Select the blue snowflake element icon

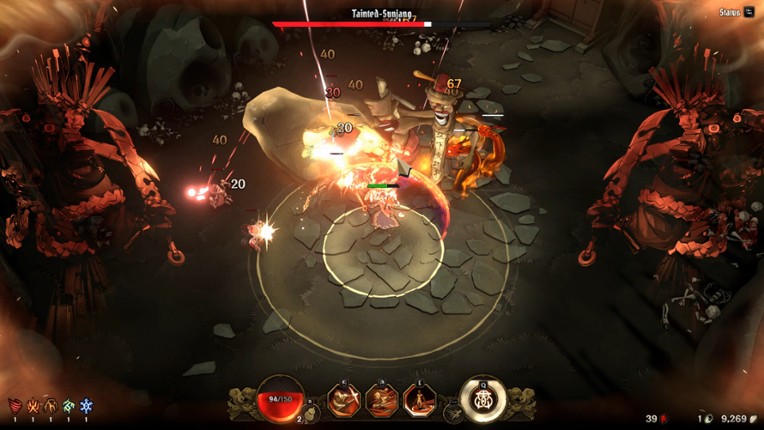pyautogui.click(x=87, y=406)
